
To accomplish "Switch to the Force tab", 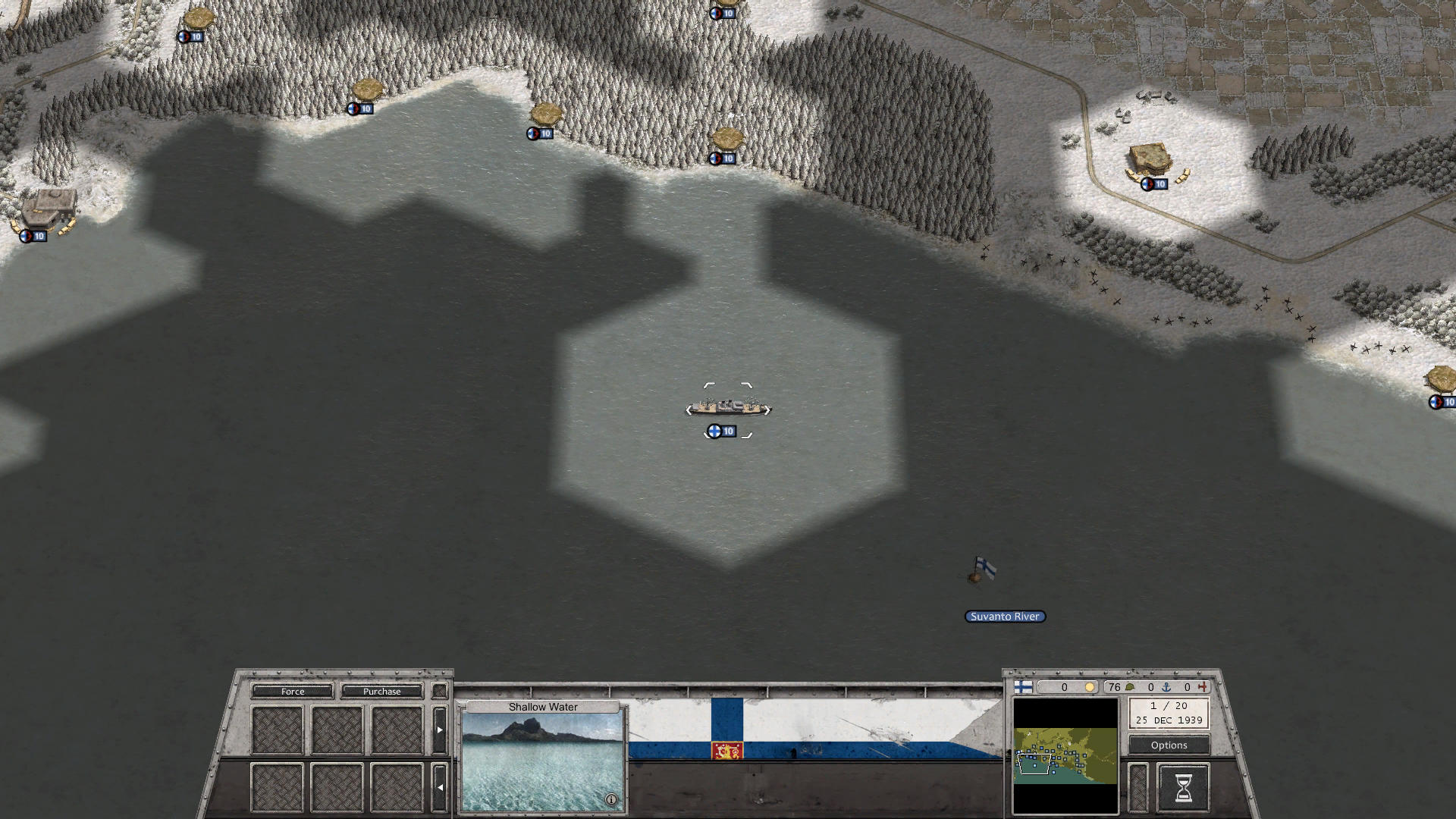I will (x=292, y=691).
